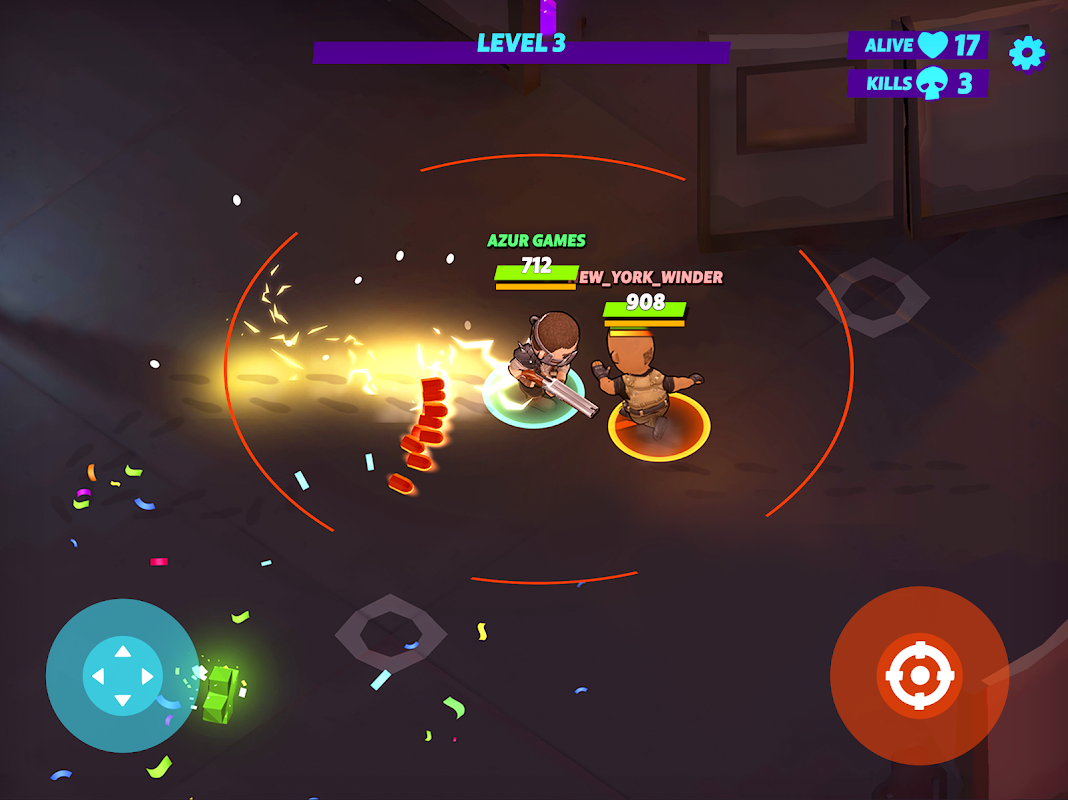1068x800 pixels.
Task: Tap the orange crosshair fire button
Action: [919, 676]
